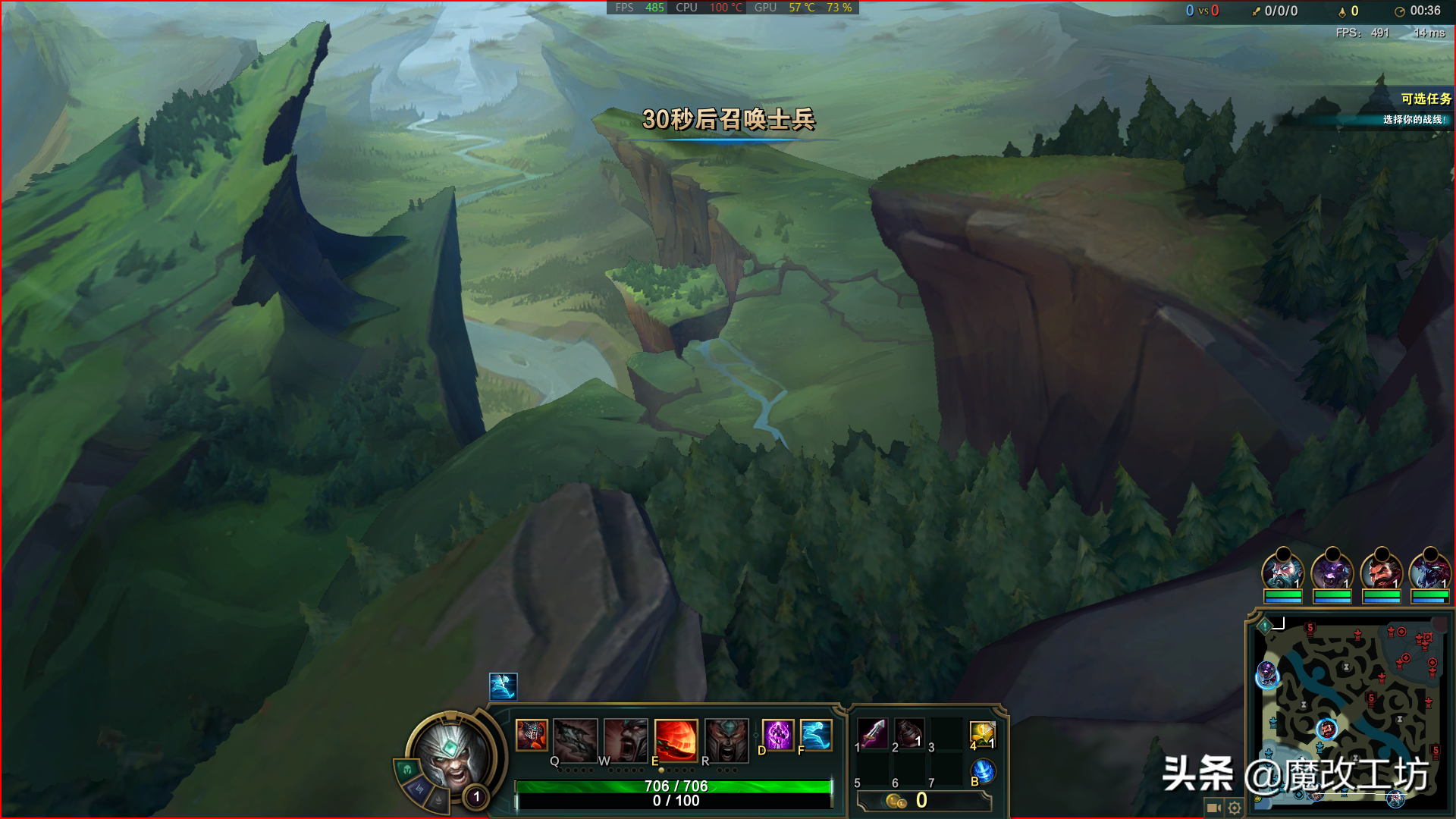
Task: Activate the Q ability icon
Action: (x=575, y=738)
